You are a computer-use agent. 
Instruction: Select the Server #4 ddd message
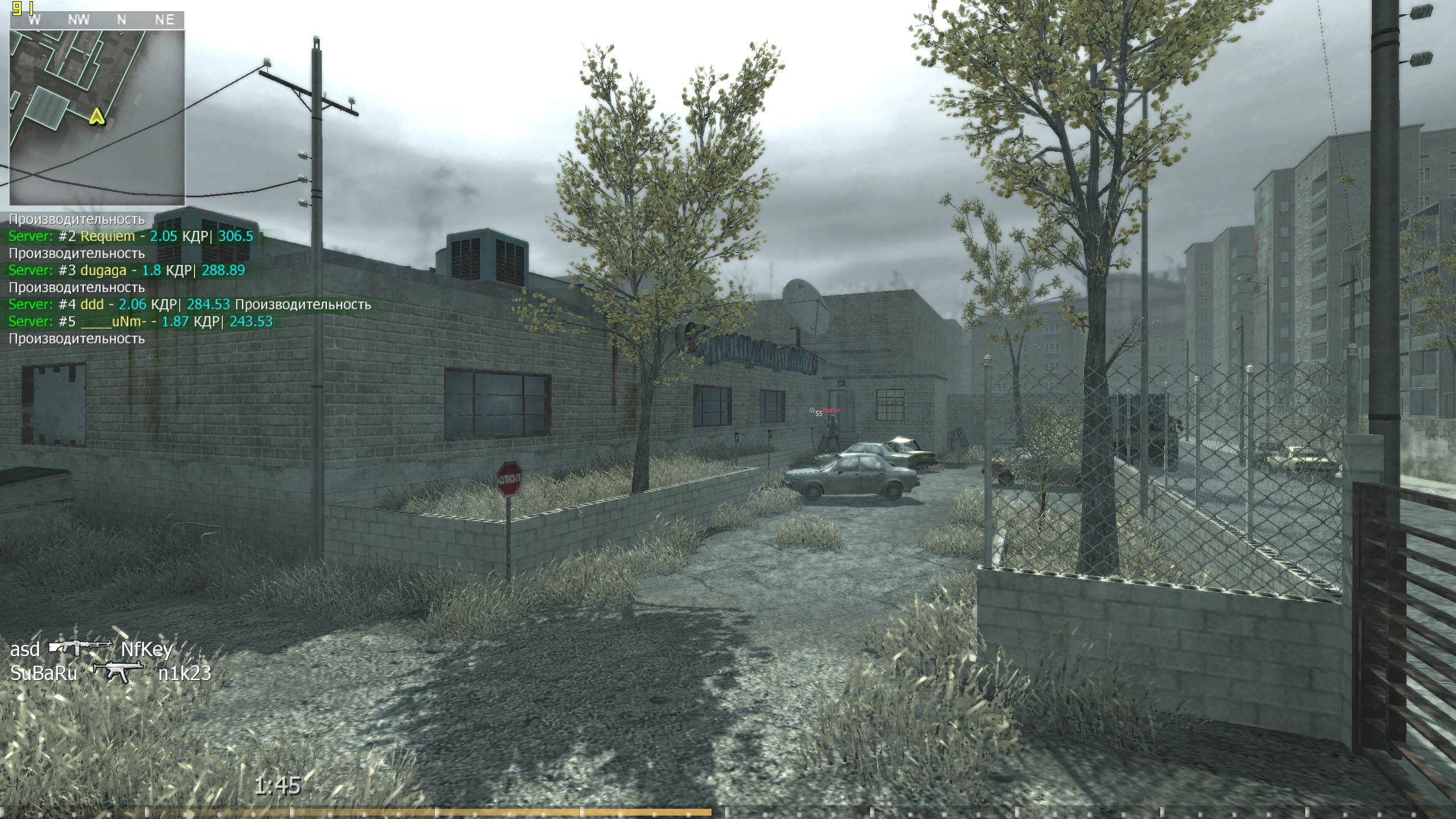pyautogui.click(x=119, y=305)
